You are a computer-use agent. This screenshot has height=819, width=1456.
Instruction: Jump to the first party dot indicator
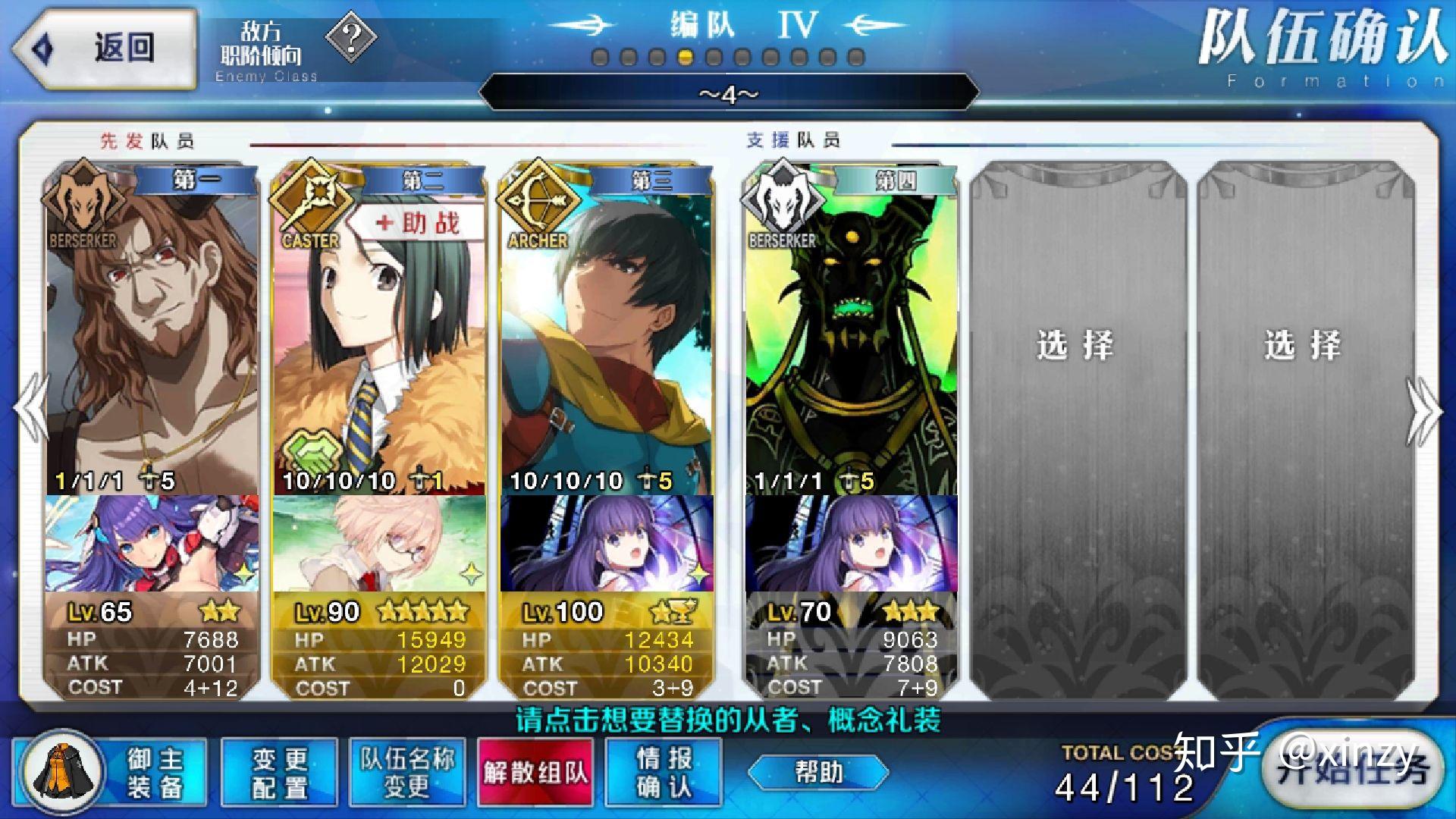[x=600, y=58]
